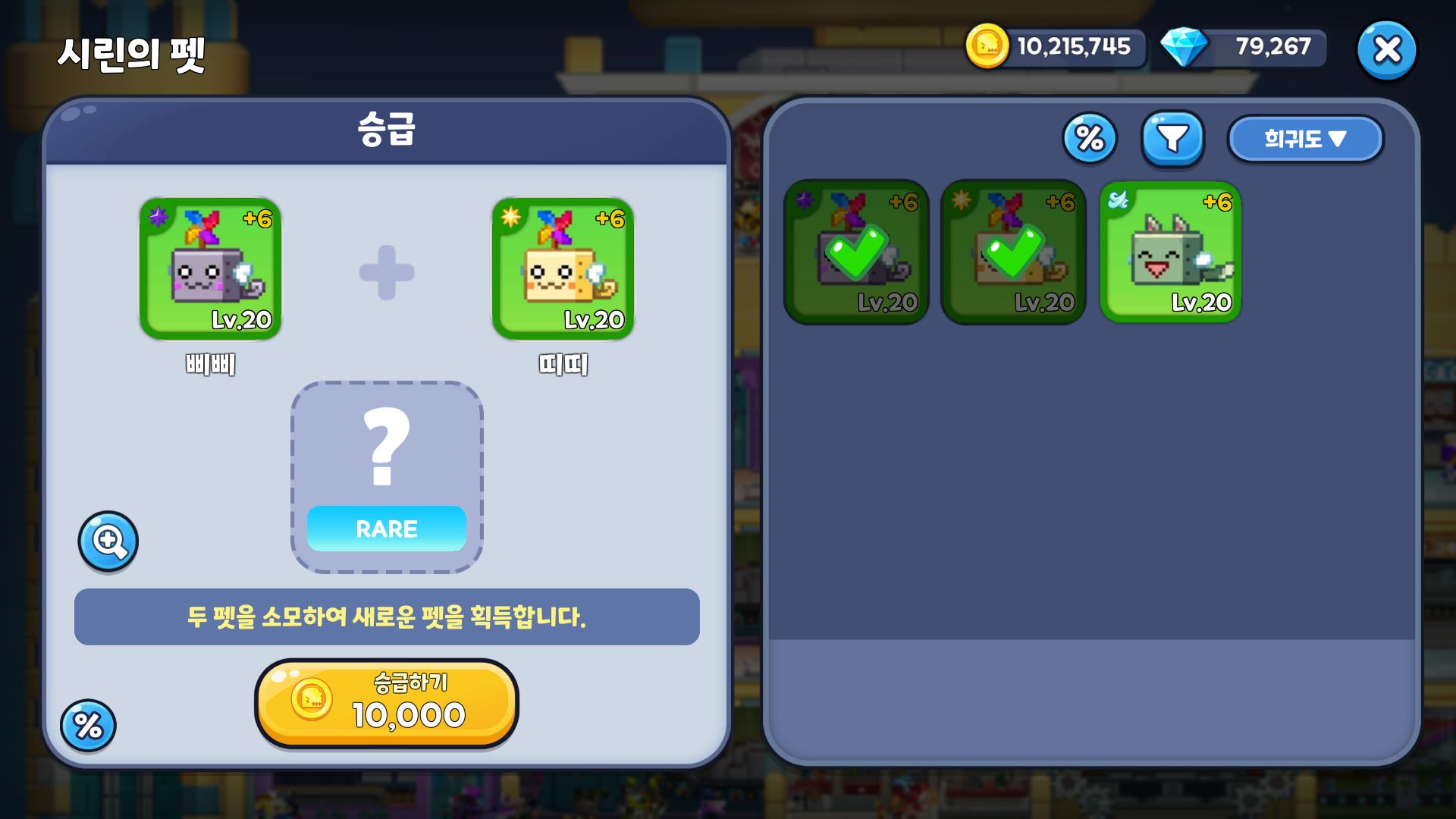Click the percentage icon above the pet list
The image size is (1456, 819).
click(x=1090, y=138)
